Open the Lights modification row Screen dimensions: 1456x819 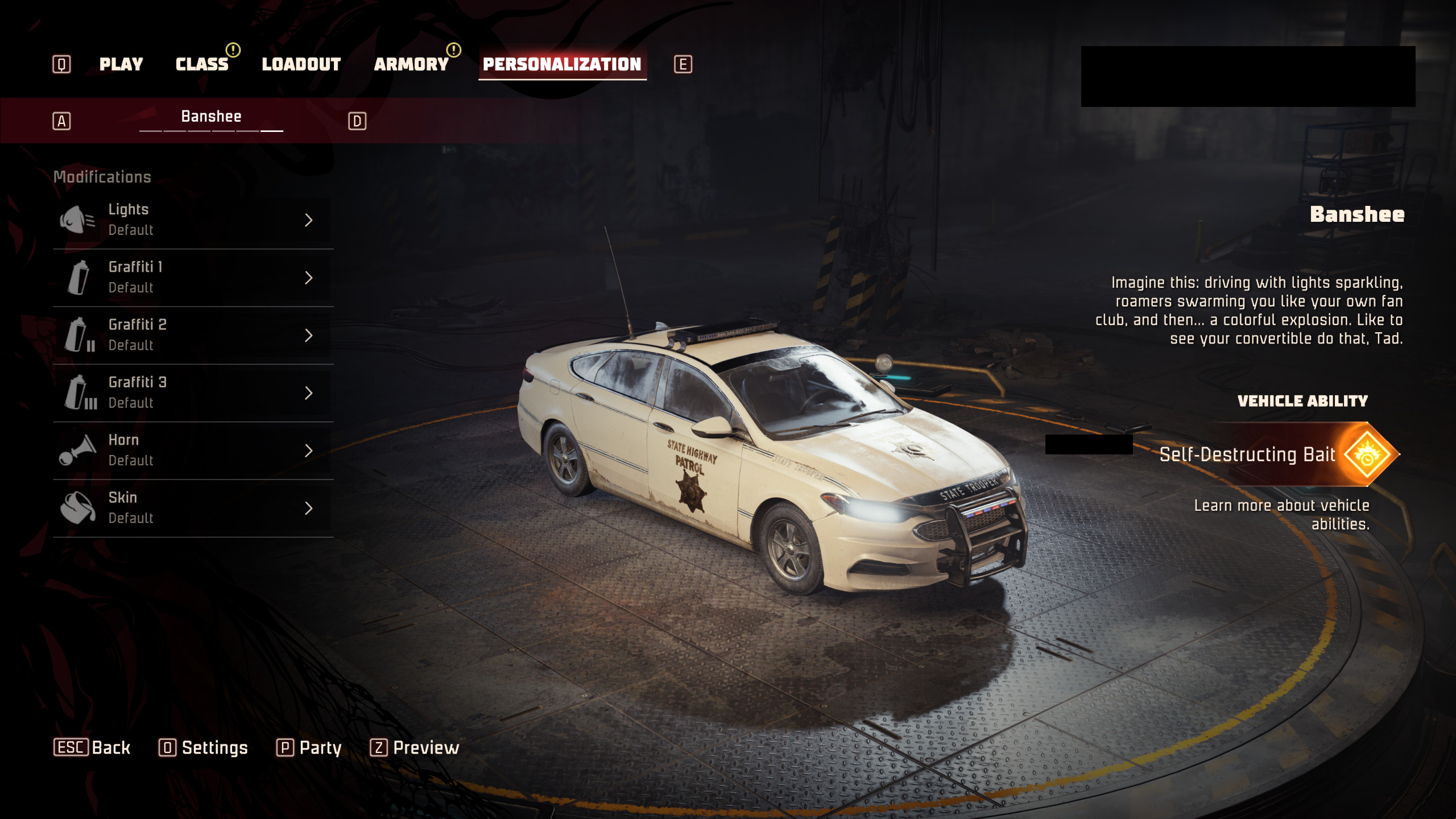(x=193, y=220)
